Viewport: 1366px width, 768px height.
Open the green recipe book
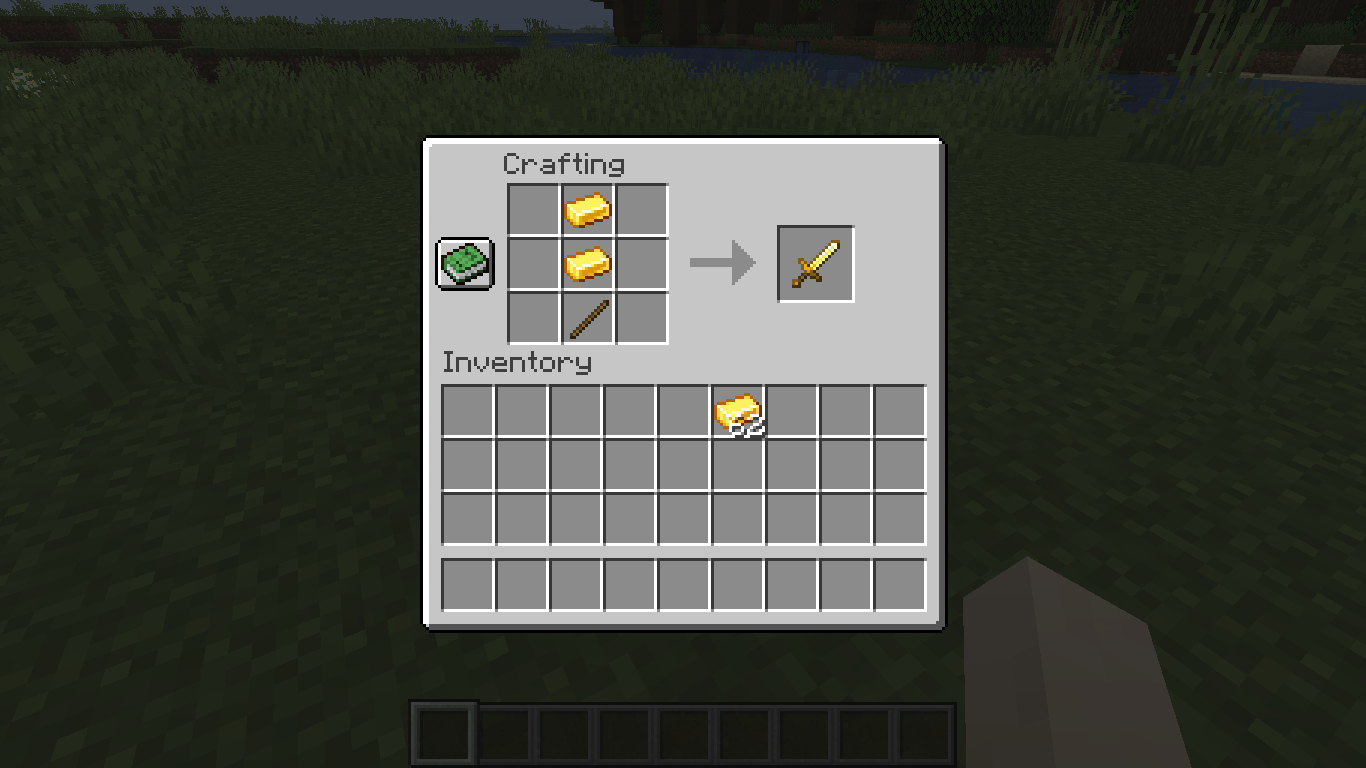tap(465, 264)
